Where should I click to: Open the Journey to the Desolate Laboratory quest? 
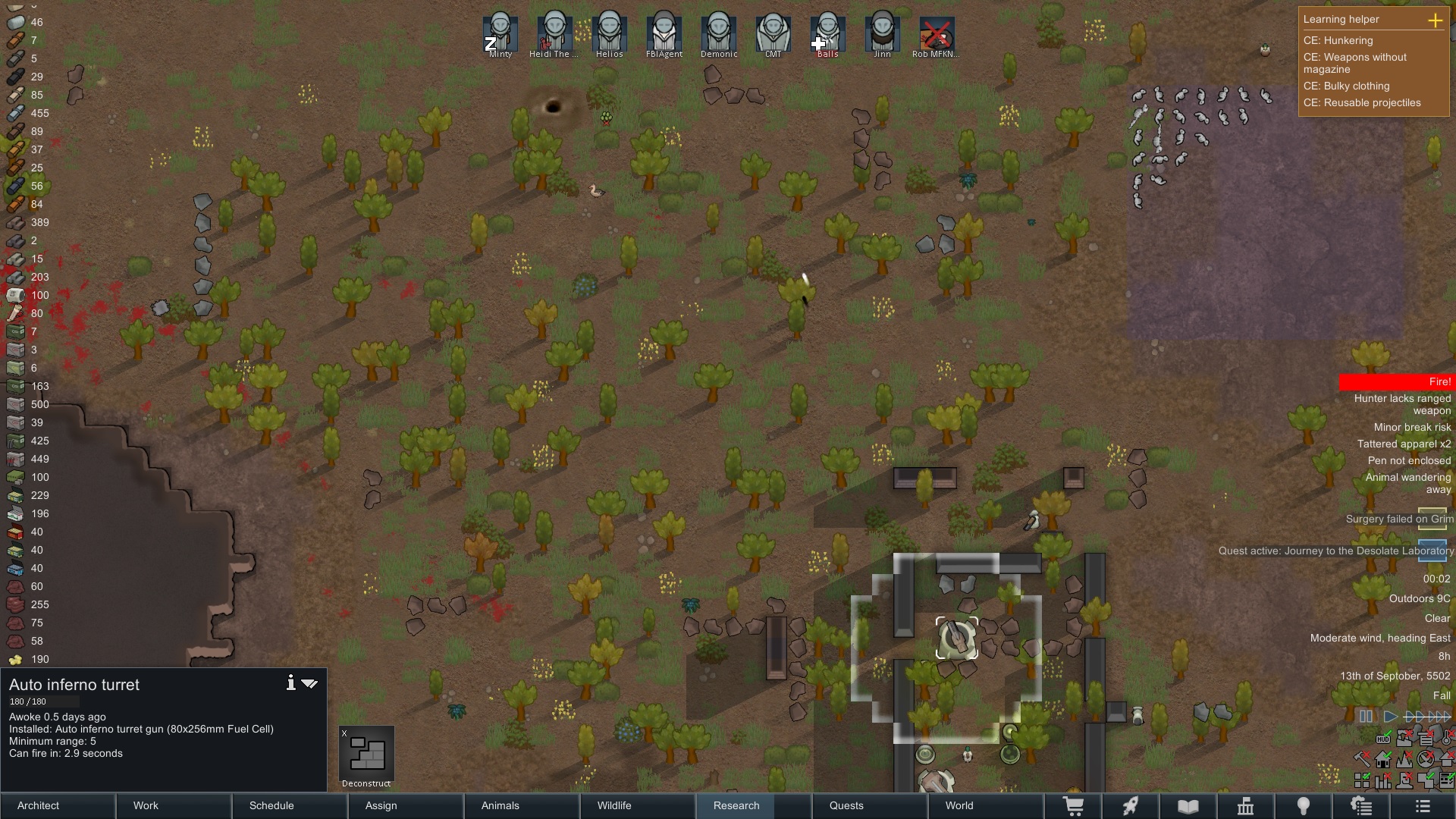coord(1333,551)
